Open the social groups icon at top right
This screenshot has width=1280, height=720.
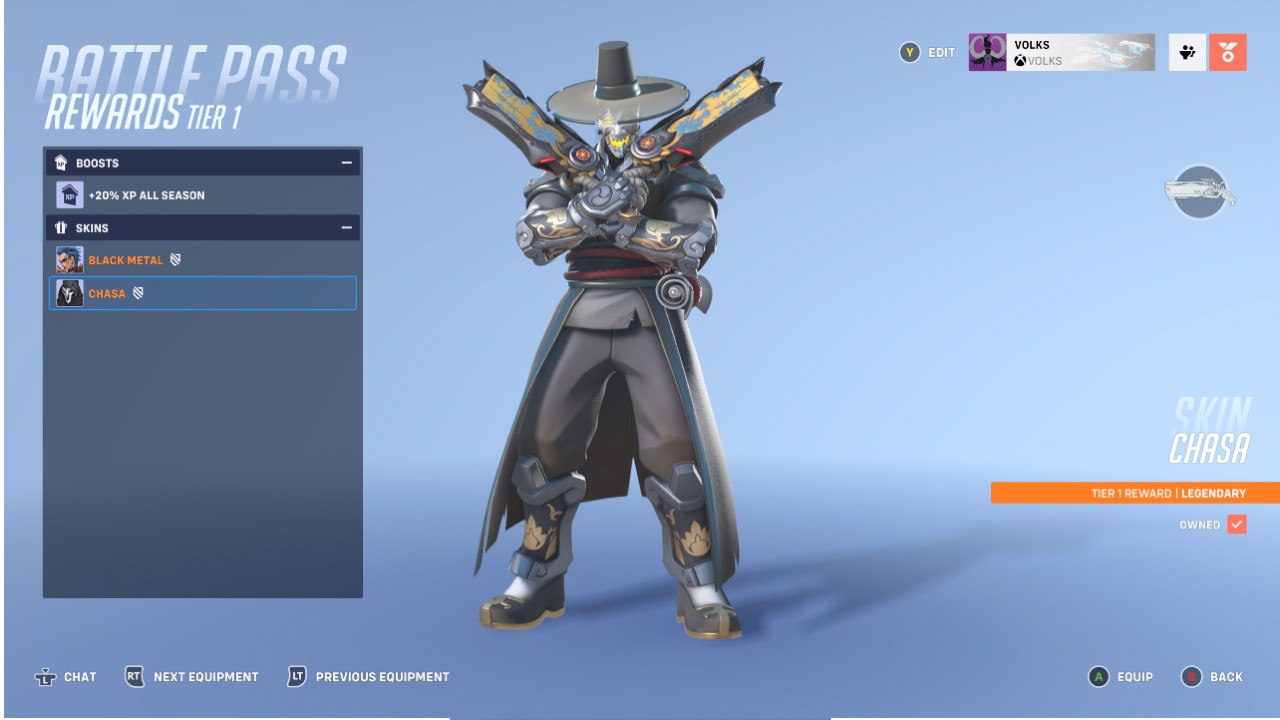(x=1188, y=53)
